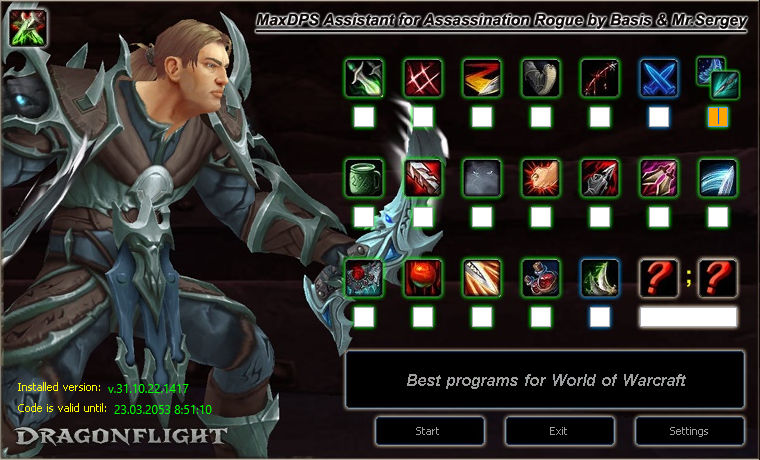
Task: Pick the shadowy glowing-eyes ability icon
Action: click(482, 177)
